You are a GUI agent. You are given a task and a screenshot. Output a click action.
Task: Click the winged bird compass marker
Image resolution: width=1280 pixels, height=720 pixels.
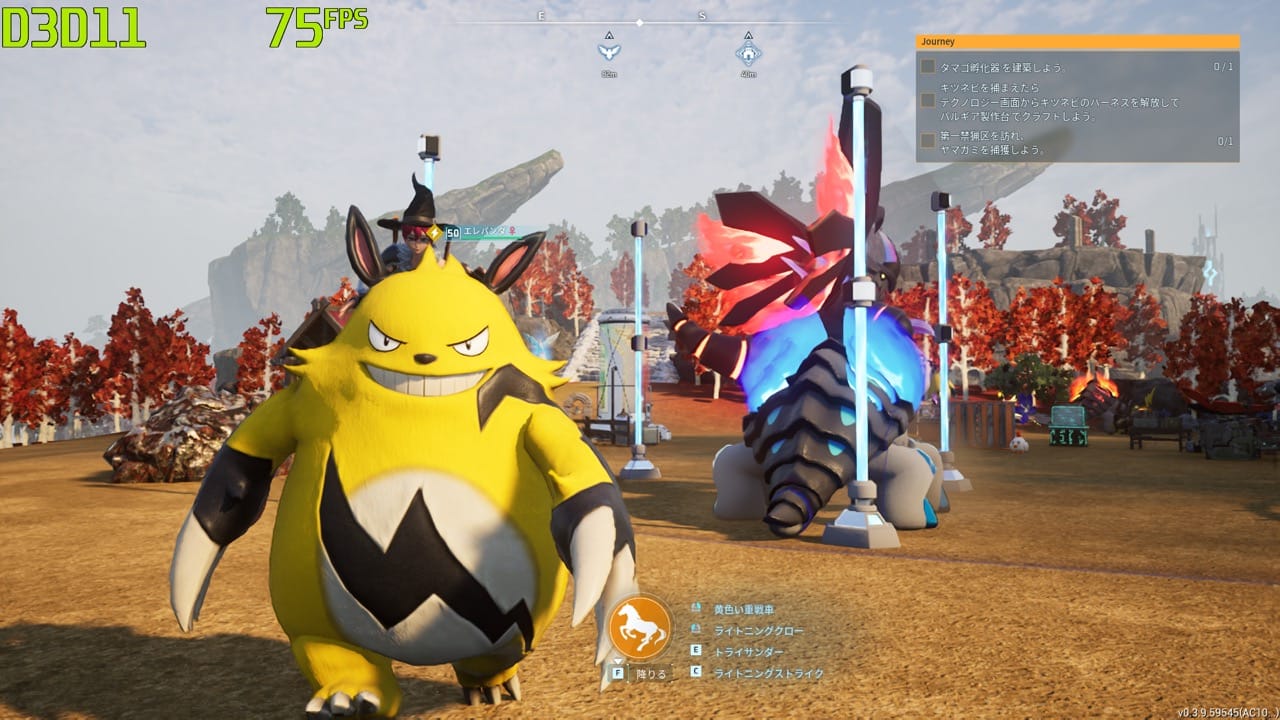coord(609,51)
